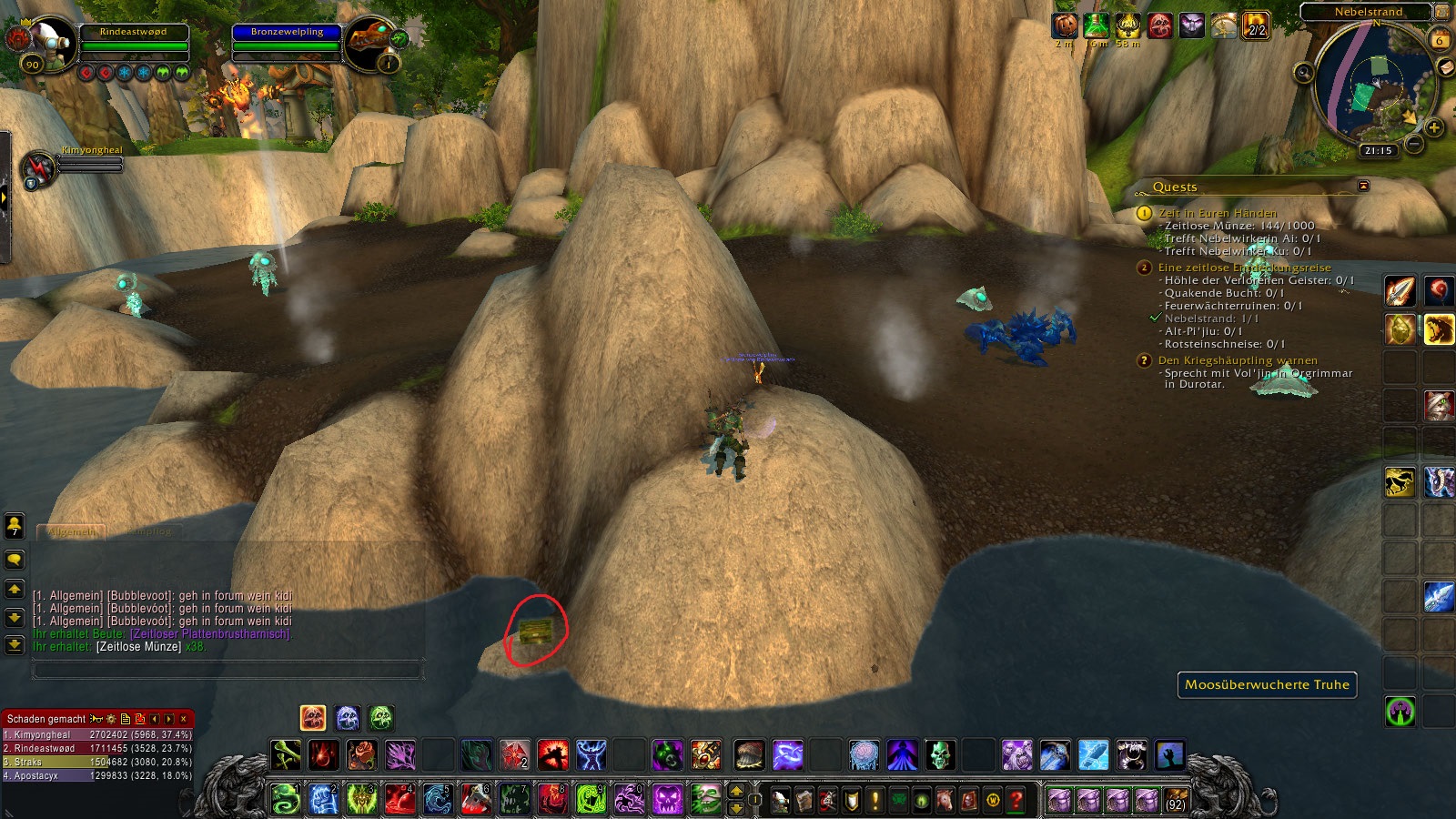This screenshot has height=819, width=1456.
Task: Open the calendar button showing 6
Action: [1439, 40]
